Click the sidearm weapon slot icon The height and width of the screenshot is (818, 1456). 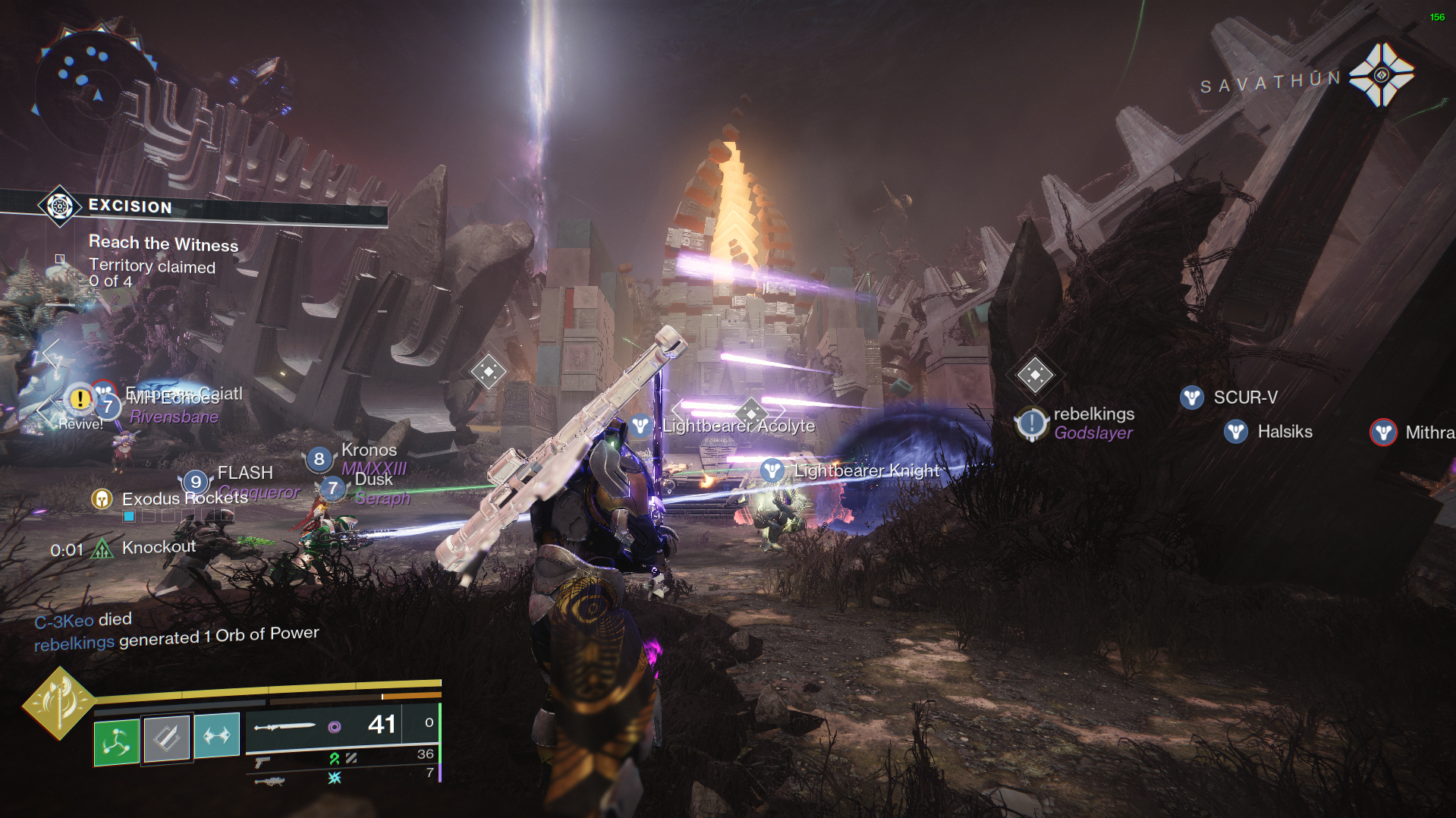point(262,760)
